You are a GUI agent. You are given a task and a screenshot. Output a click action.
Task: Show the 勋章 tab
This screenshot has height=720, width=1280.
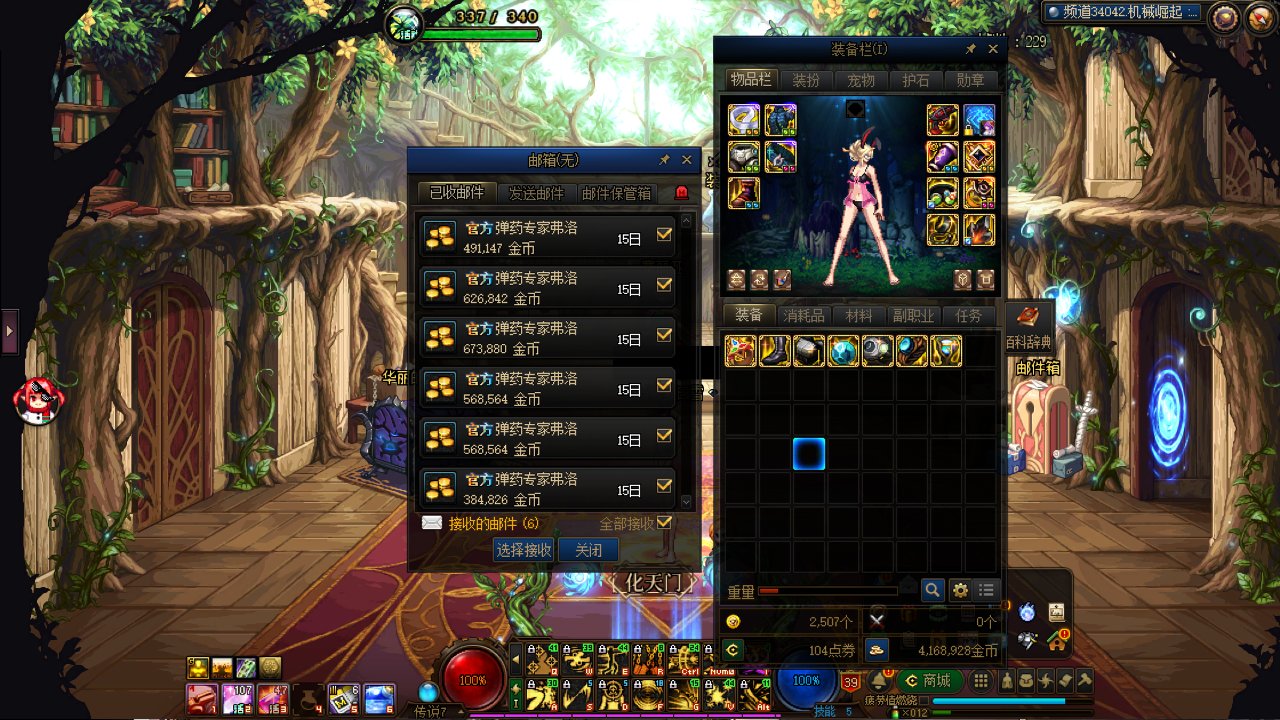point(970,80)
